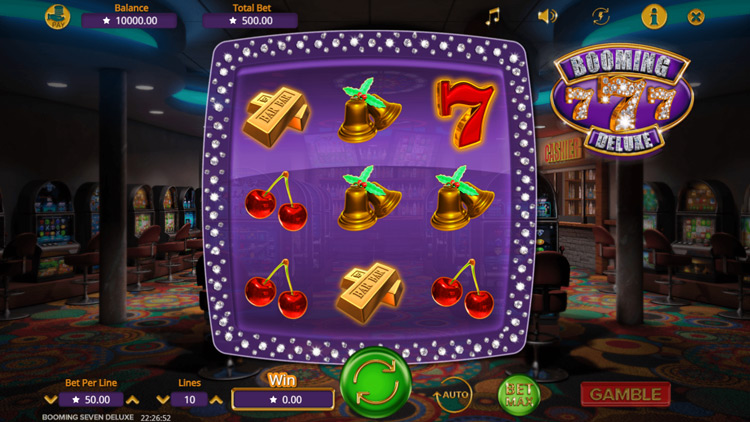Increase the number of Lines
750x422 pixels.
tap(217, 399)
